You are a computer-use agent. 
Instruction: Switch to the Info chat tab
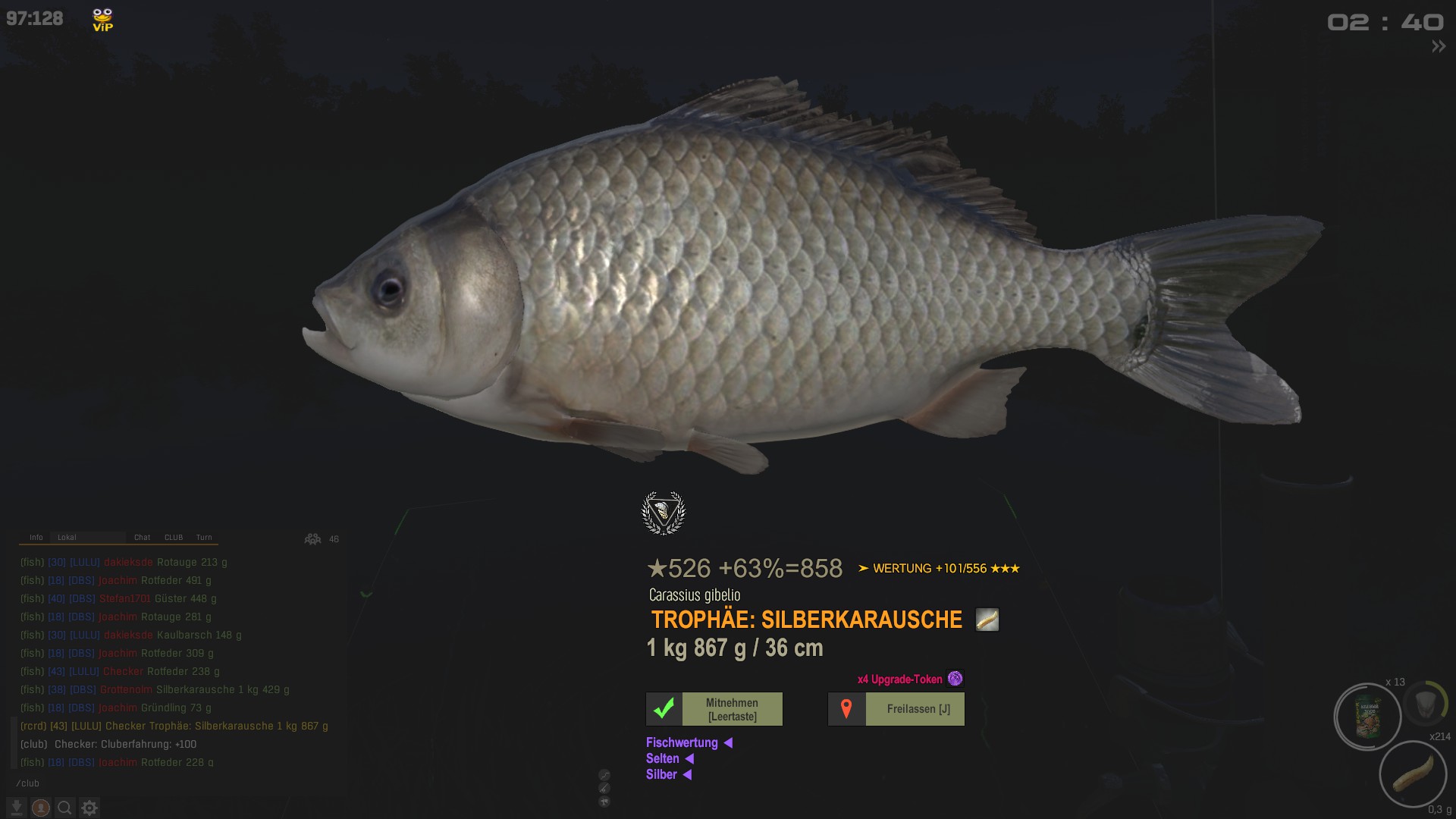[36, 537]
